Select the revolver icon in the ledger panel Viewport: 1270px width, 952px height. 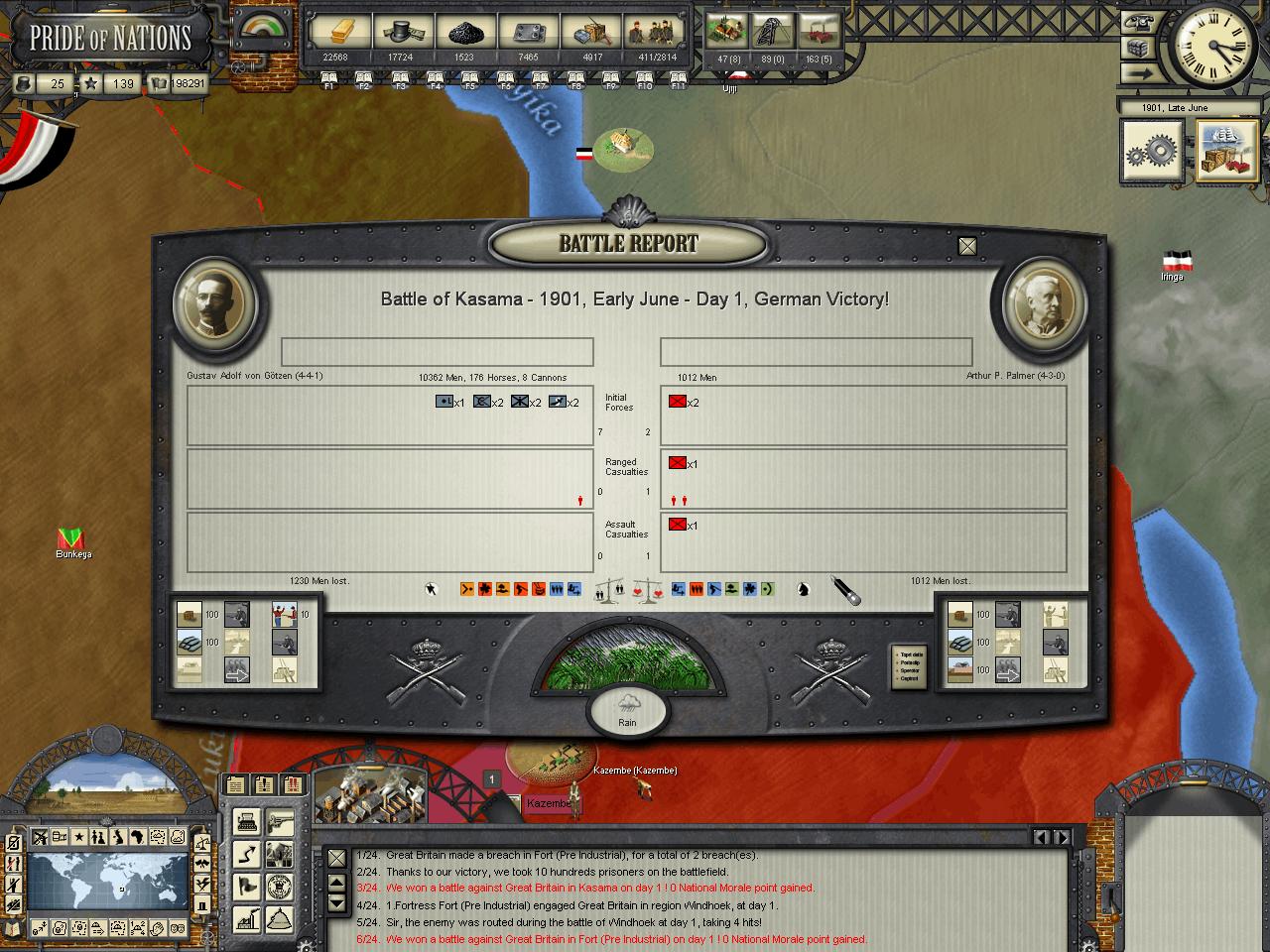click(281, 821)
